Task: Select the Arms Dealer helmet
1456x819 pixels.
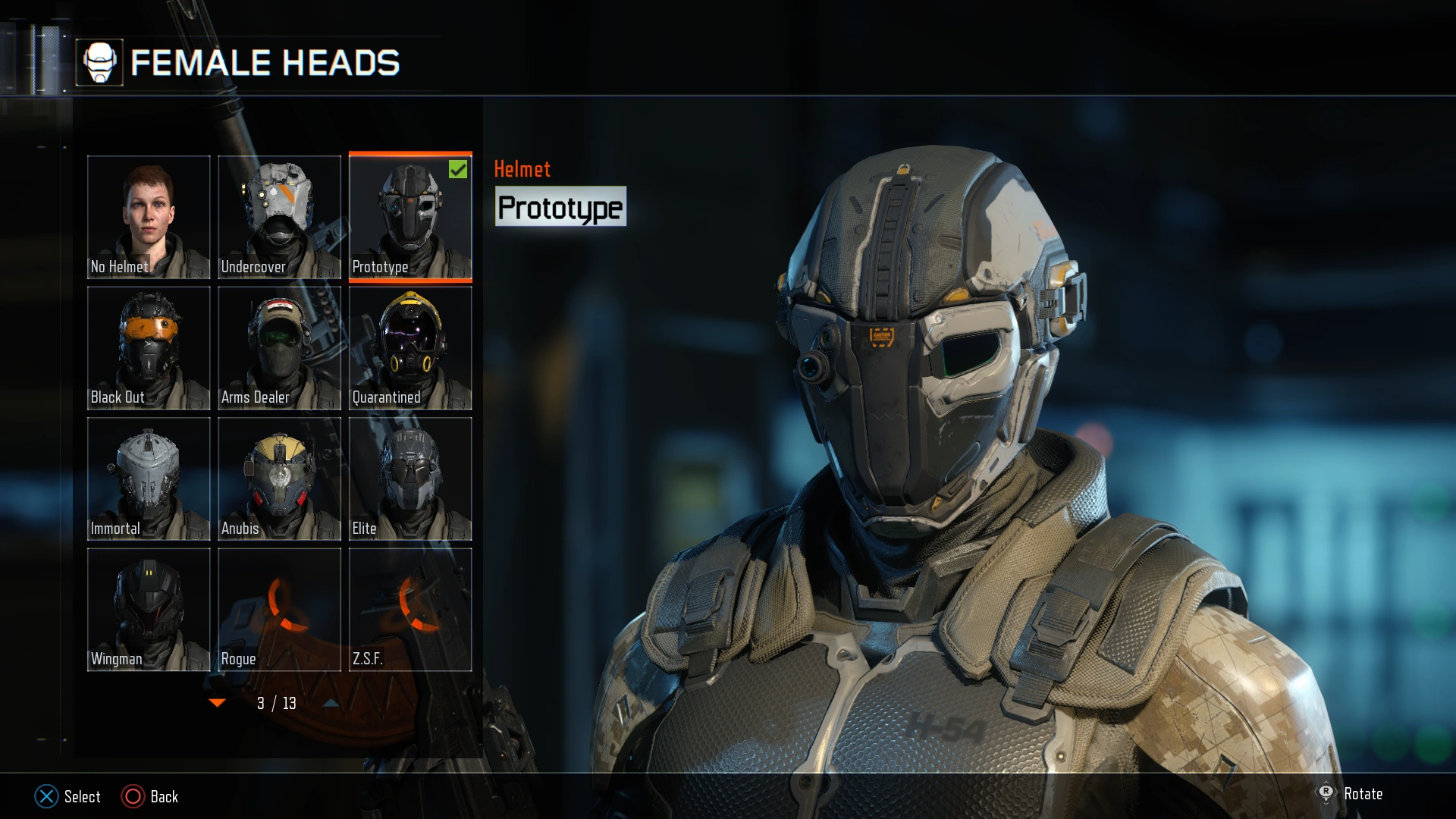Action: coord(279,347)
